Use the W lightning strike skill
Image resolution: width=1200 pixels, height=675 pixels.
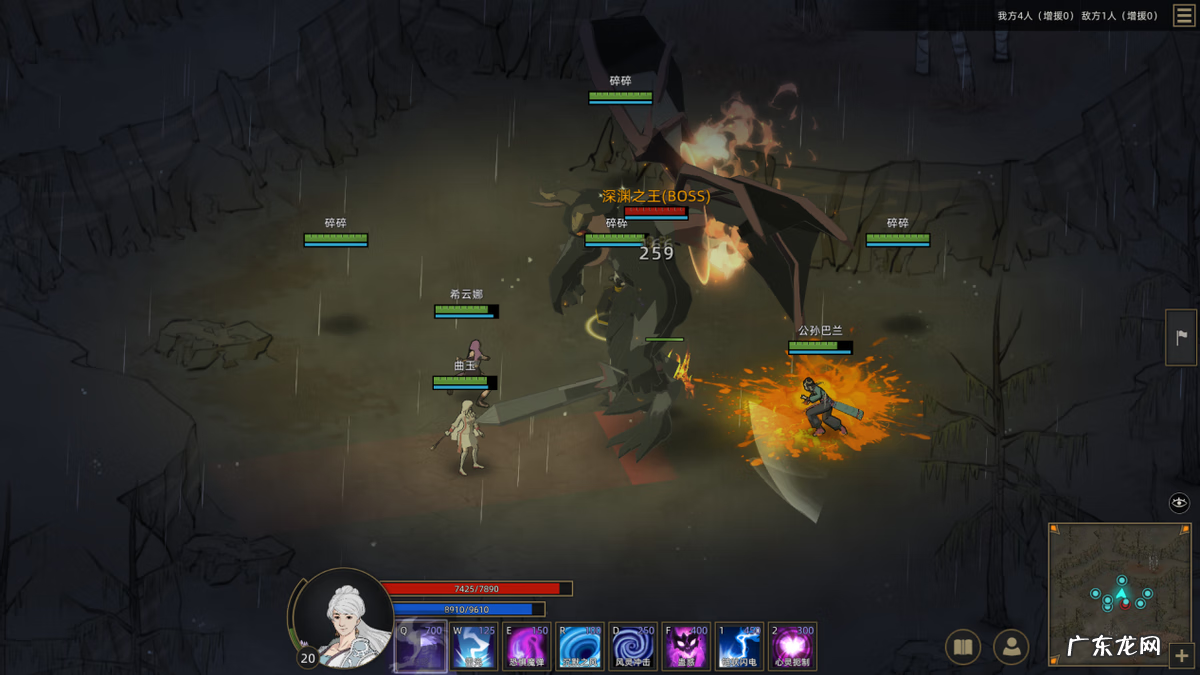tap(474, 646)
